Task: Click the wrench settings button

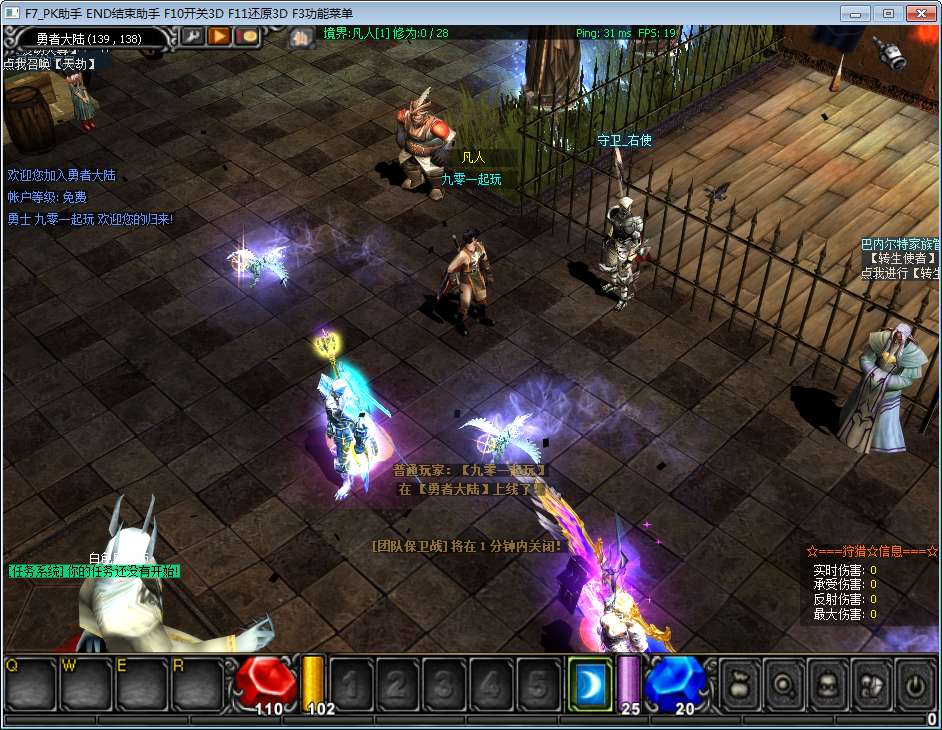Action: [192, 36]
